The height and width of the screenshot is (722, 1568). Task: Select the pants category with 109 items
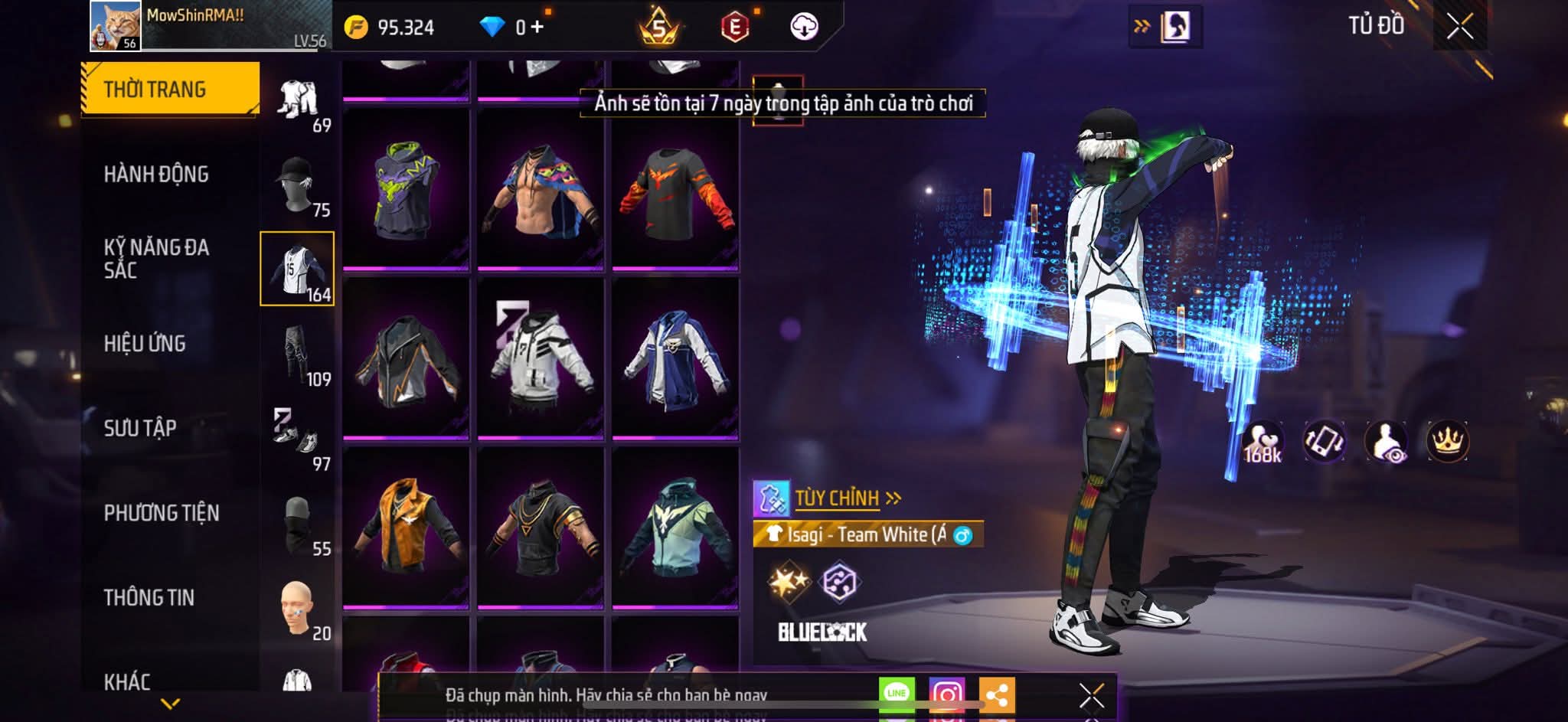[298, 355]
